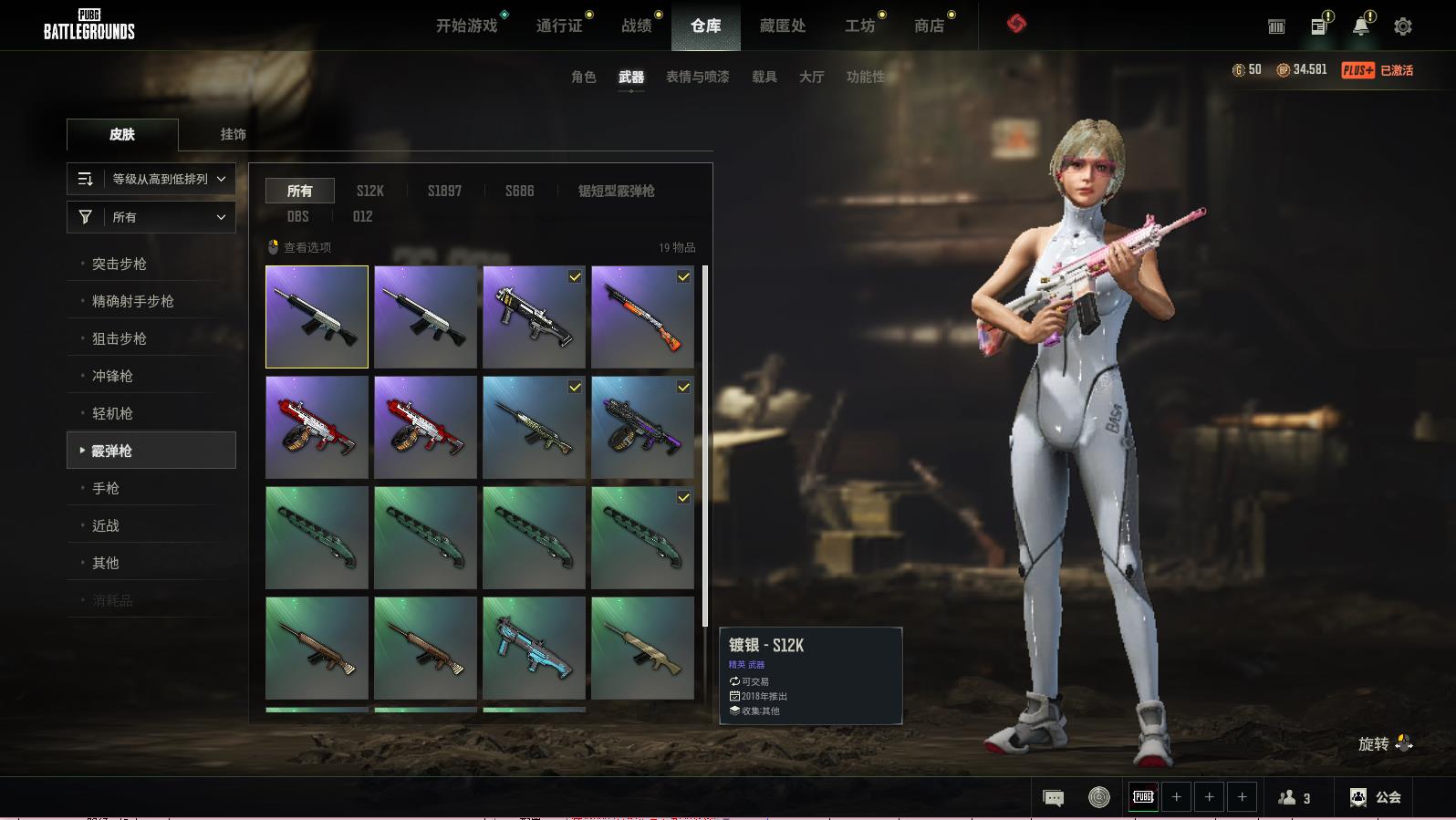The width and height of the screenshot is (1456, 820).
Task: Open the 公会 guild panel
Action: pyautogui.click(x=1376, y=797)
